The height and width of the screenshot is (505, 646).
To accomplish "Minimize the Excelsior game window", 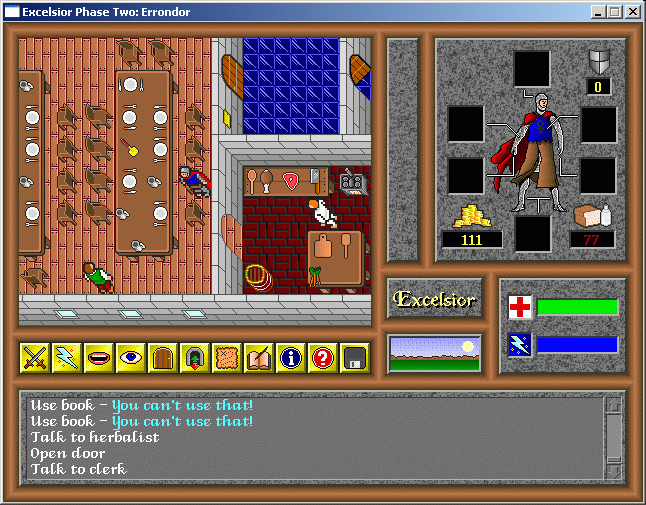I will [x=598, y=12].
